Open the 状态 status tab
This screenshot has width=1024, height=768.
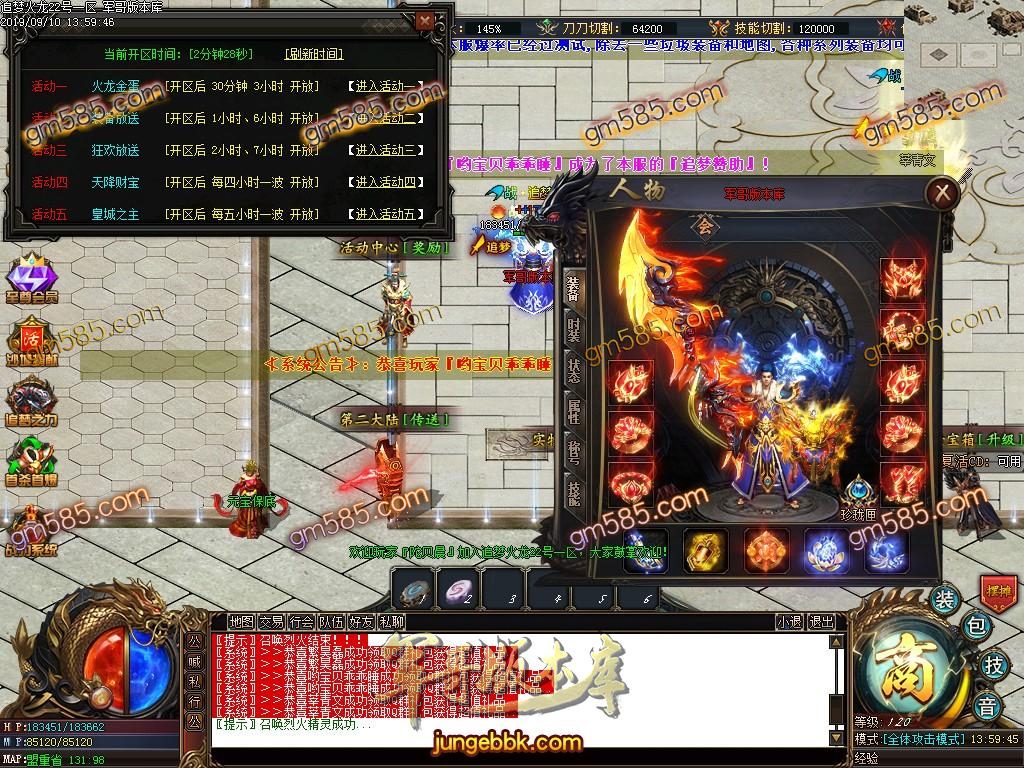pos(574,370)
